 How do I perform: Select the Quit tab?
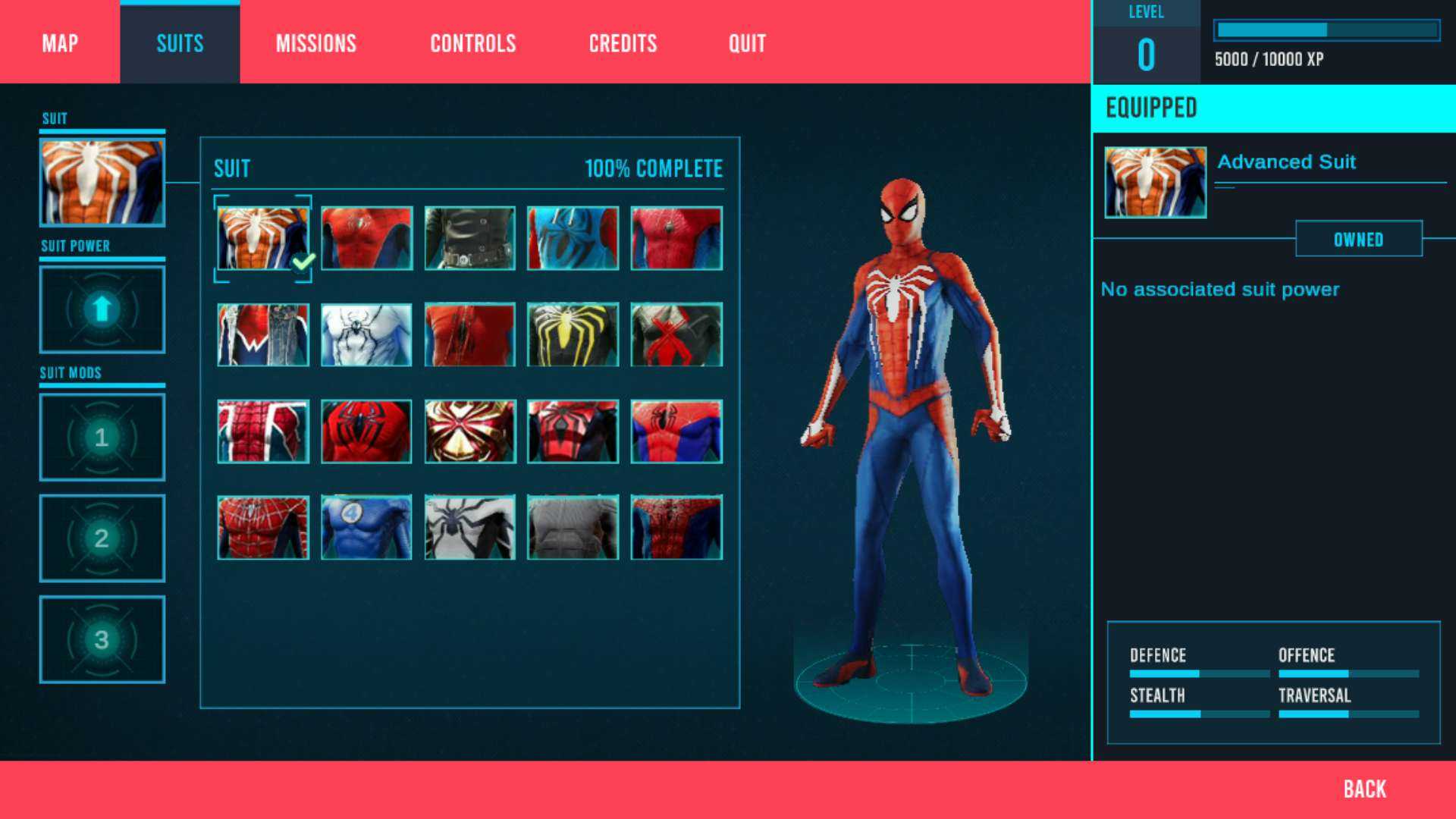747,43
